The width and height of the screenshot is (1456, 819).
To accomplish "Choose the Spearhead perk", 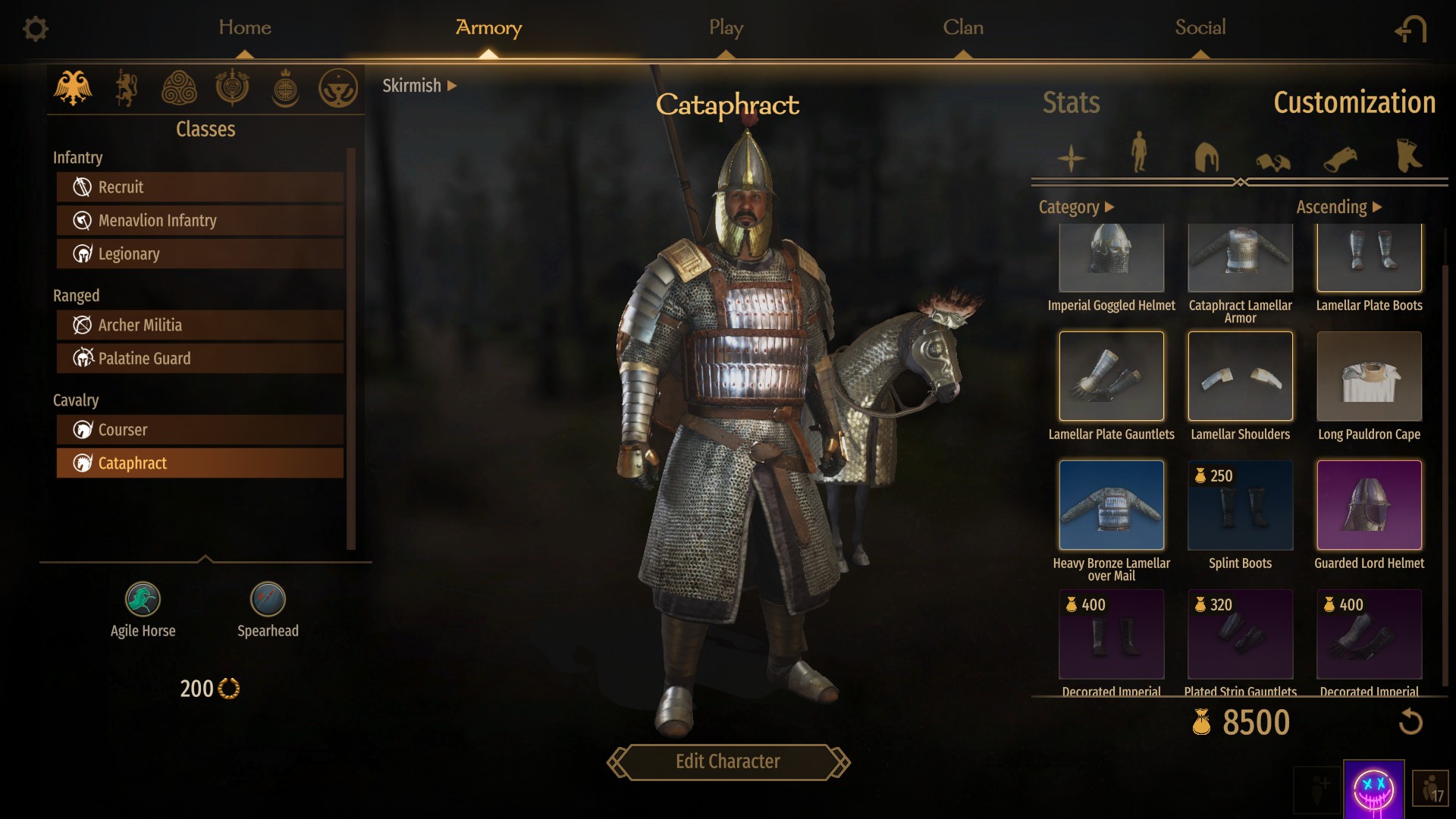I will tap(268, 600).
